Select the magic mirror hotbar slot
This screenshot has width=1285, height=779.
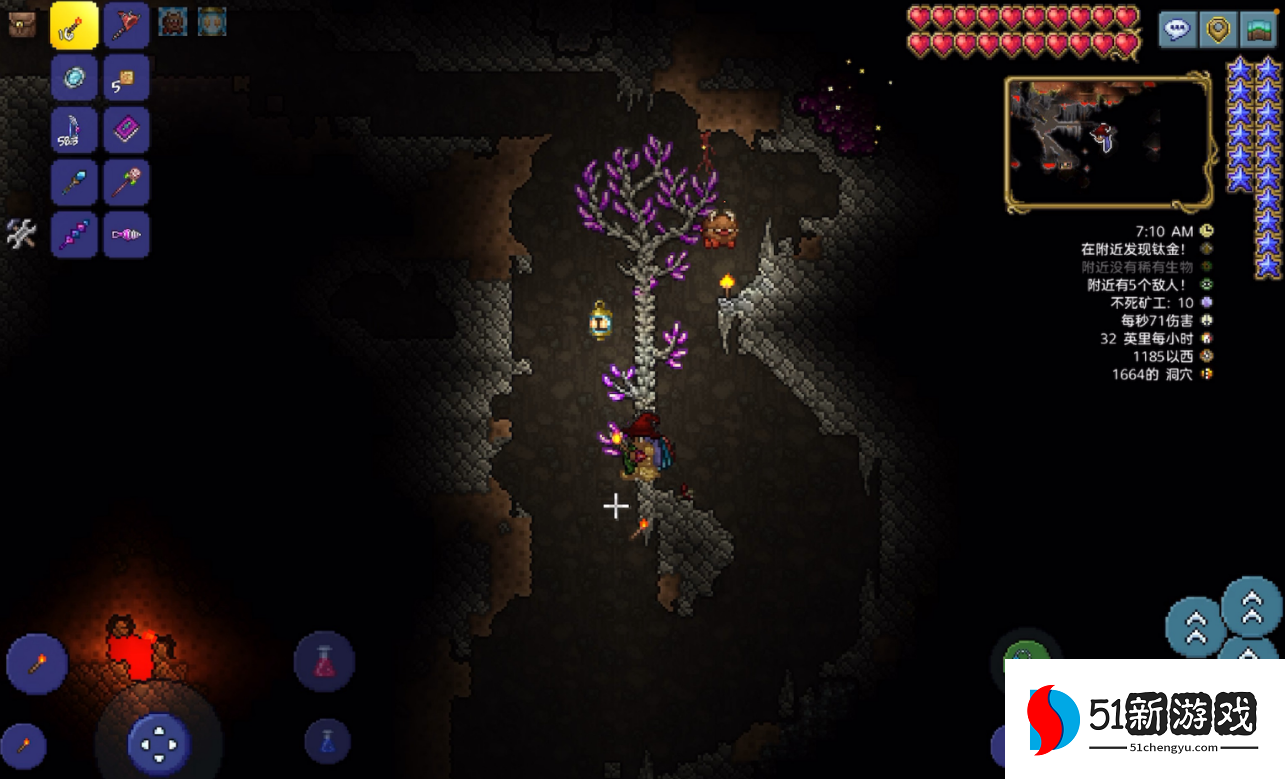click(x=75, y=79)
